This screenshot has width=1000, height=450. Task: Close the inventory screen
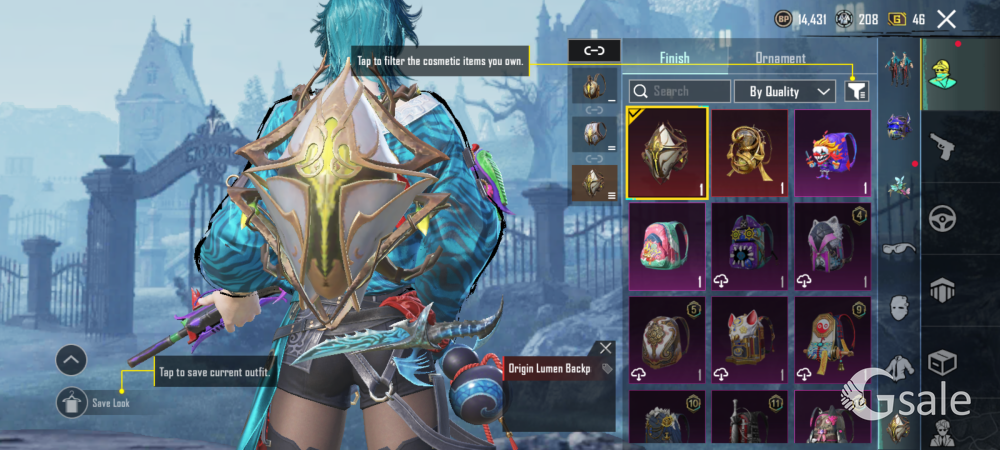(x=946, y=19)
